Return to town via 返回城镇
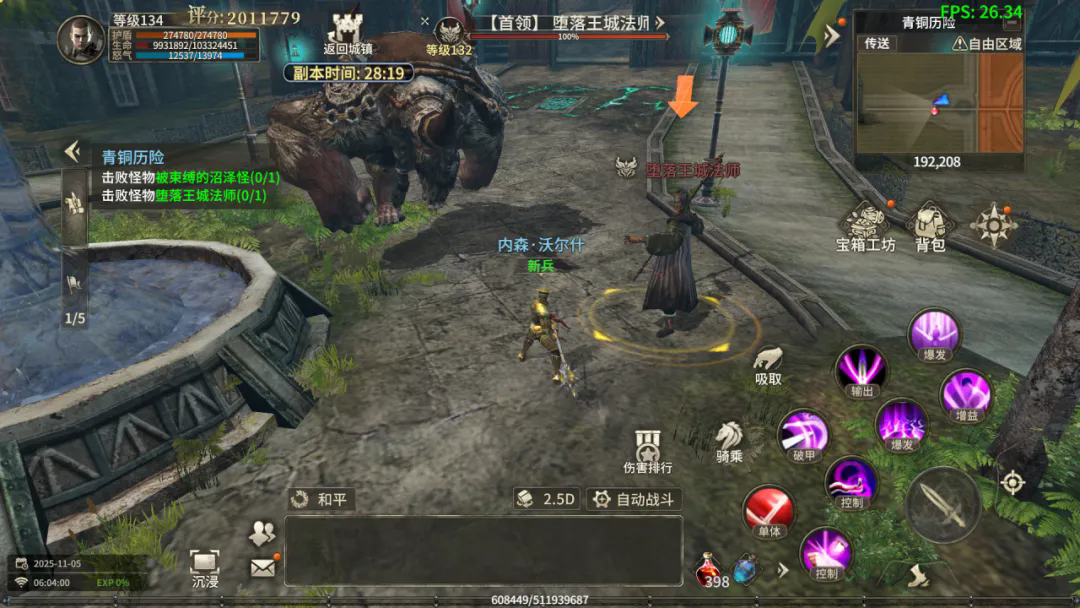 (x=348, y=31)
